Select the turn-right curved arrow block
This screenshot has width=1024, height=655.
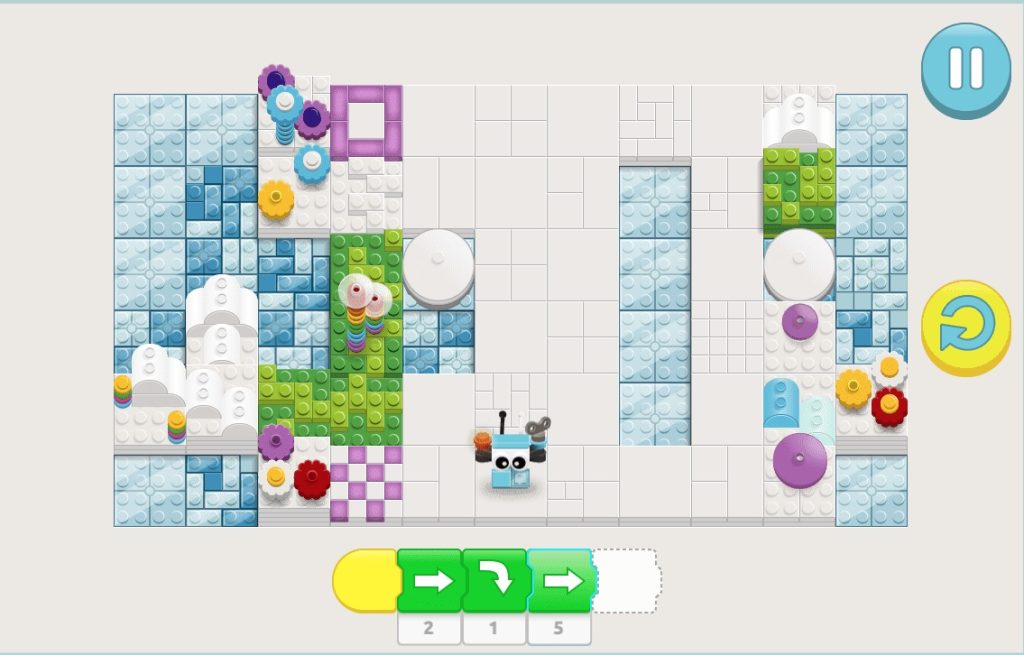click(494, 581)
